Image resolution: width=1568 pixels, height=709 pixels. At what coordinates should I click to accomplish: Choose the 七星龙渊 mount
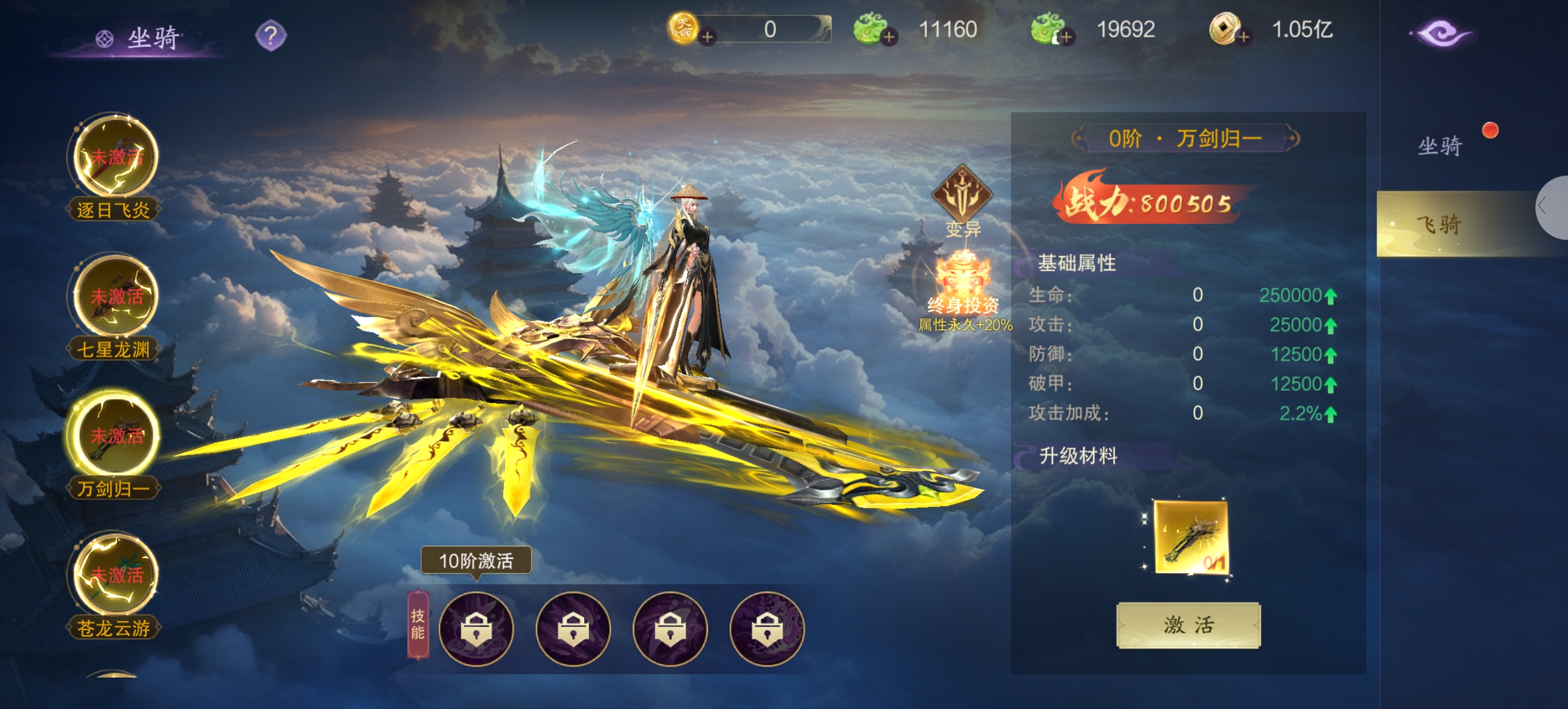115,297
